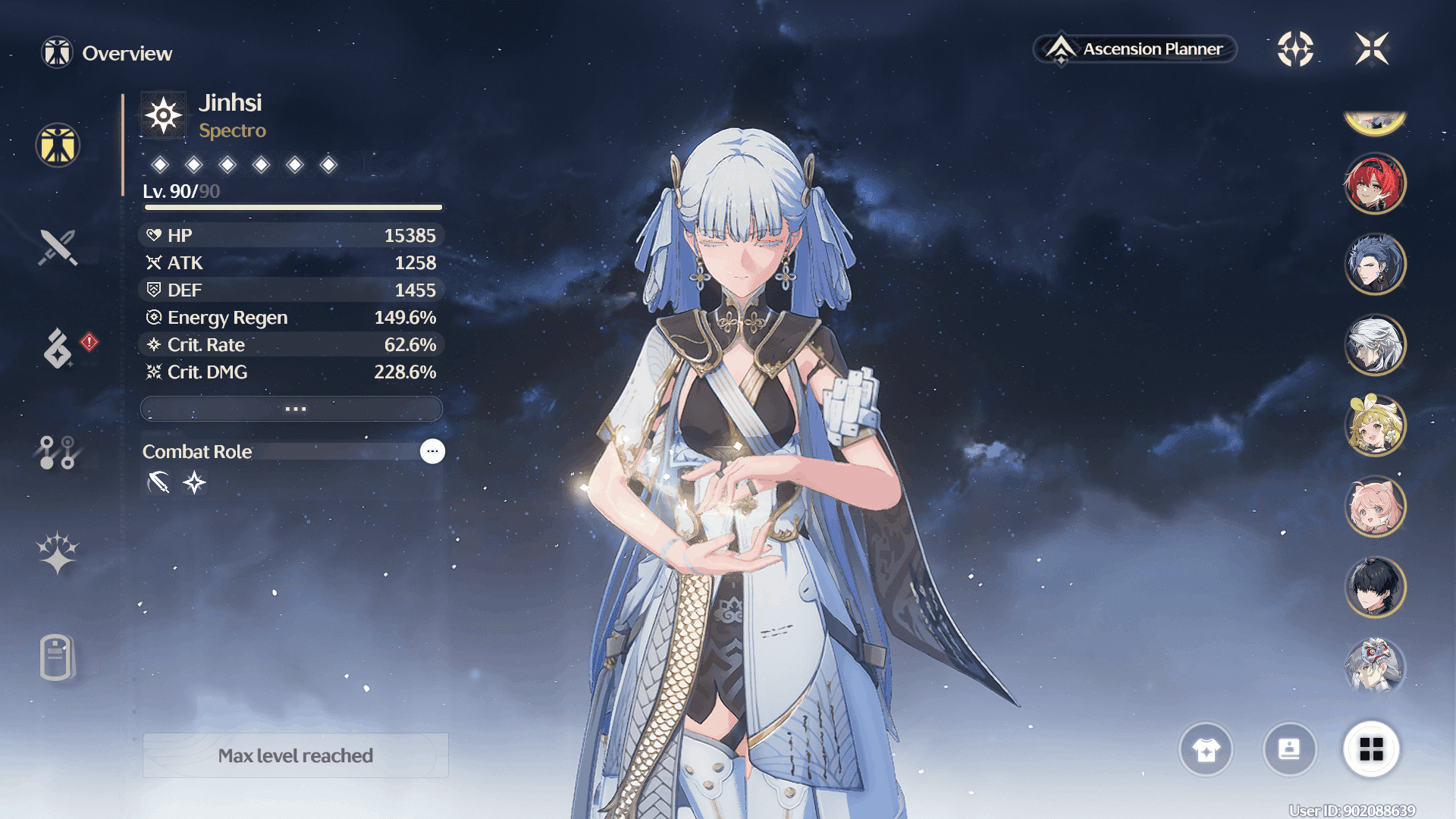Click the circular target icon beside Ascension Planner
Viewport: 1456px width, 819px height.
1295,49
